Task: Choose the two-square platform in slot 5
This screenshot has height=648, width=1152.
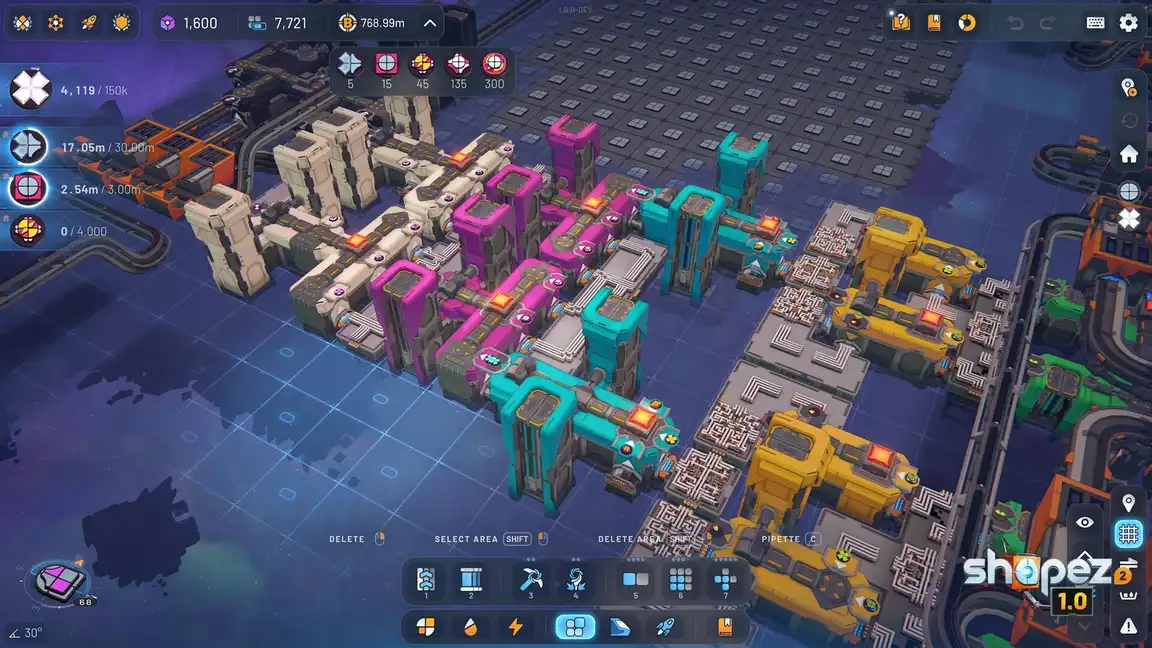Action: click(635, 579)
